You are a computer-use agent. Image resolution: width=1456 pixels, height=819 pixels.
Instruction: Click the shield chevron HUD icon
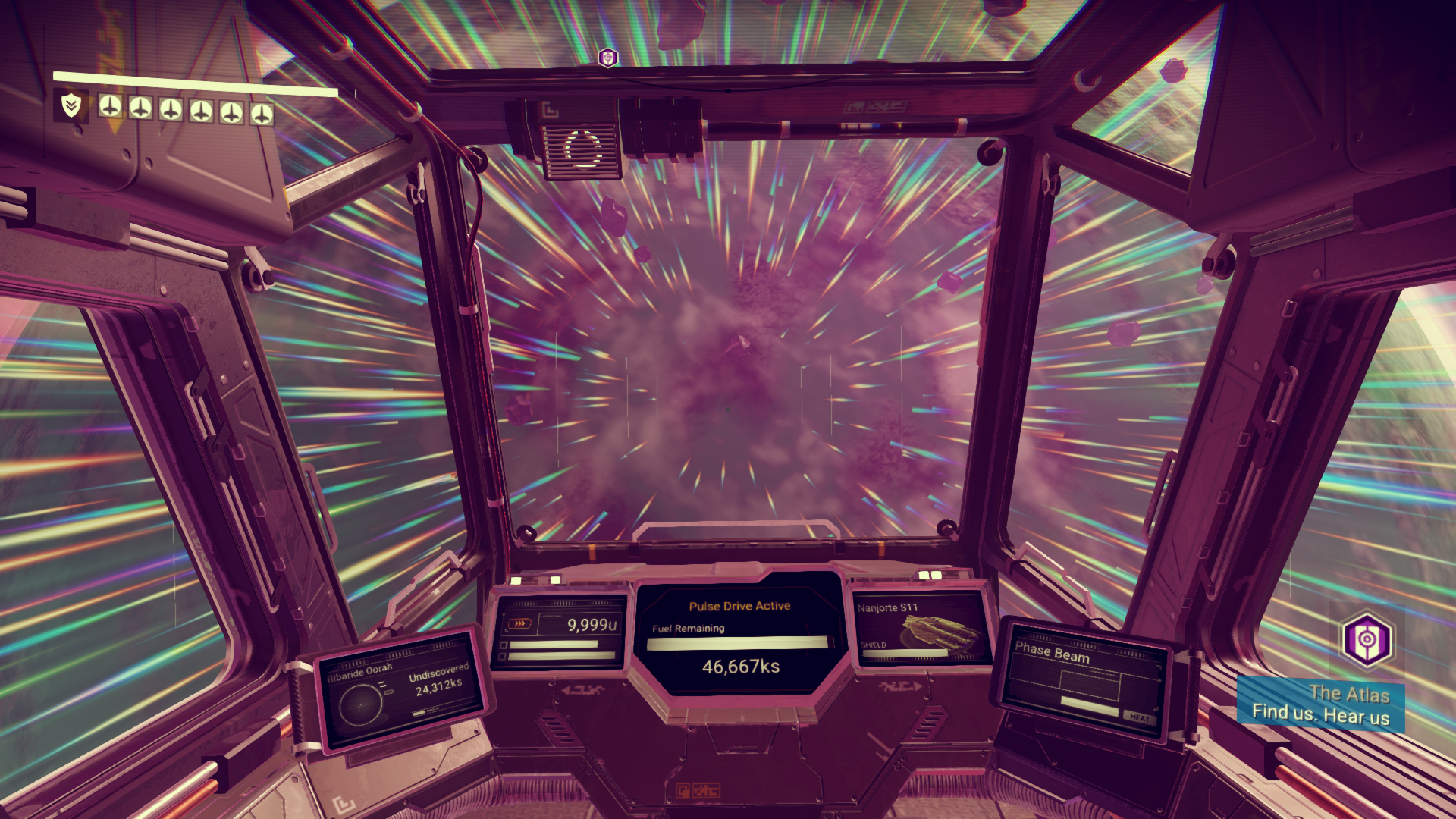pyautogui.click(x=71, y=105)
